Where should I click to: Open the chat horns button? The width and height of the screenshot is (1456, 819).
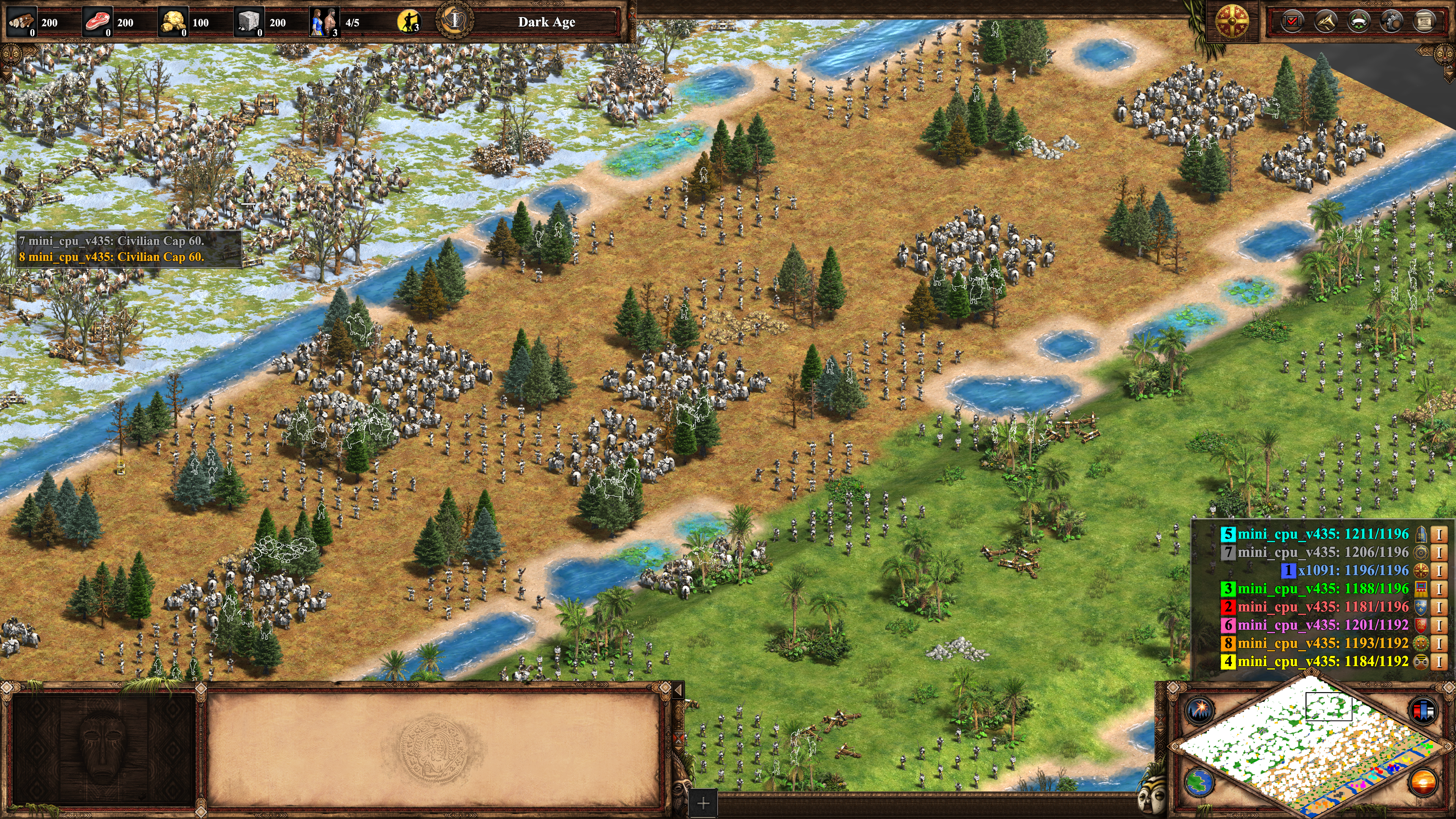[x=1326, y=22]
